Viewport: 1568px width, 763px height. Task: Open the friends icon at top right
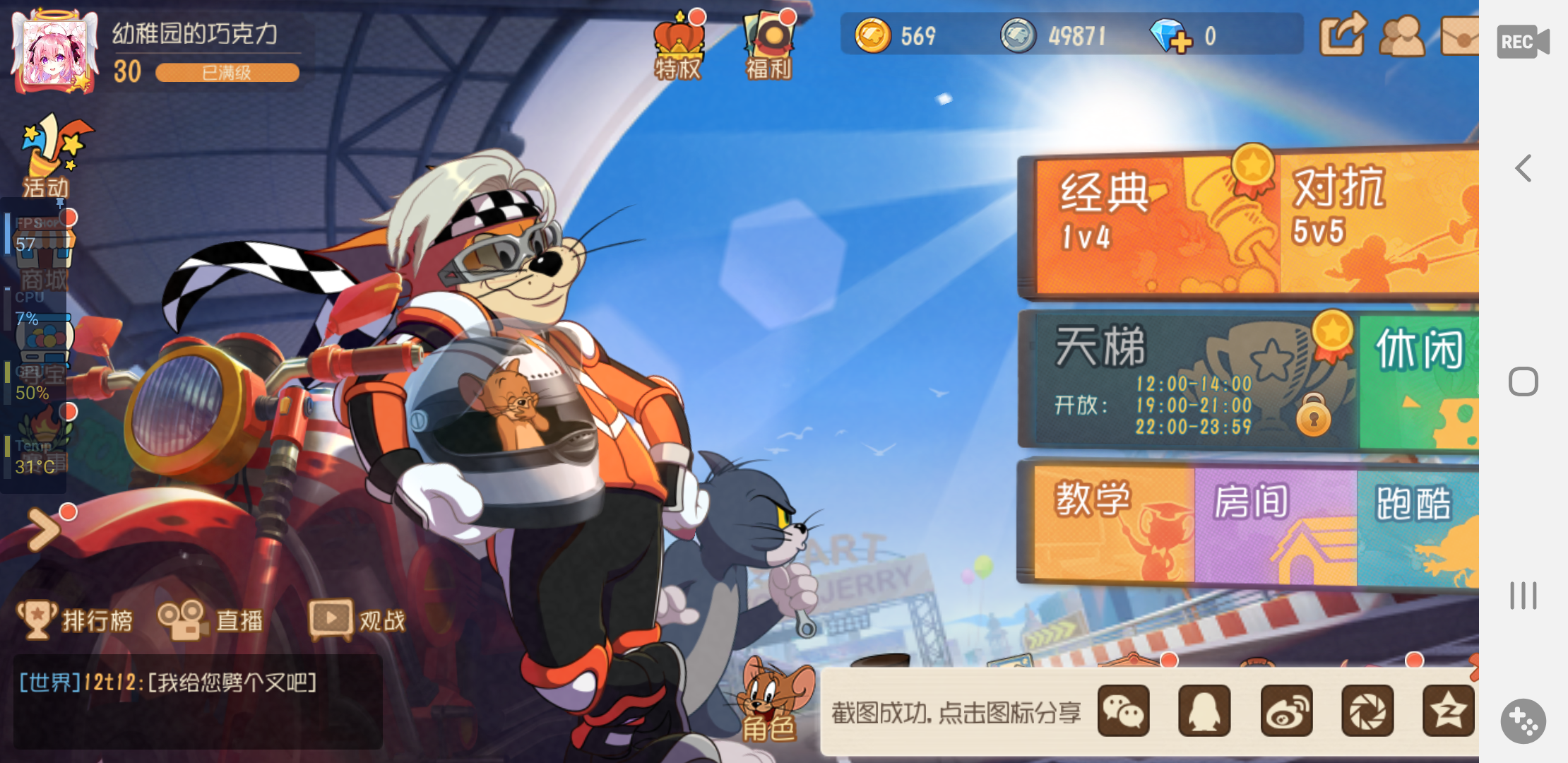tap(1404, 34)
